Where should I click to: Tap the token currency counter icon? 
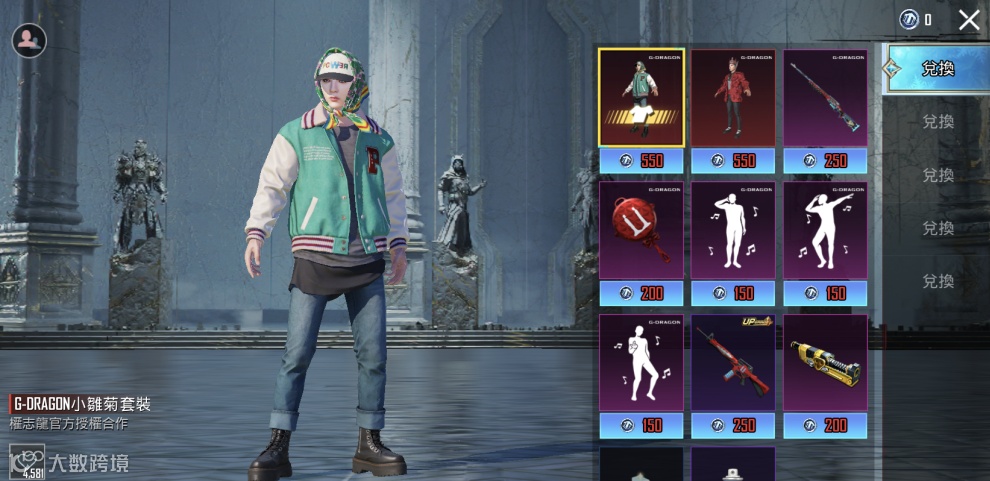[x=908, y=19]
